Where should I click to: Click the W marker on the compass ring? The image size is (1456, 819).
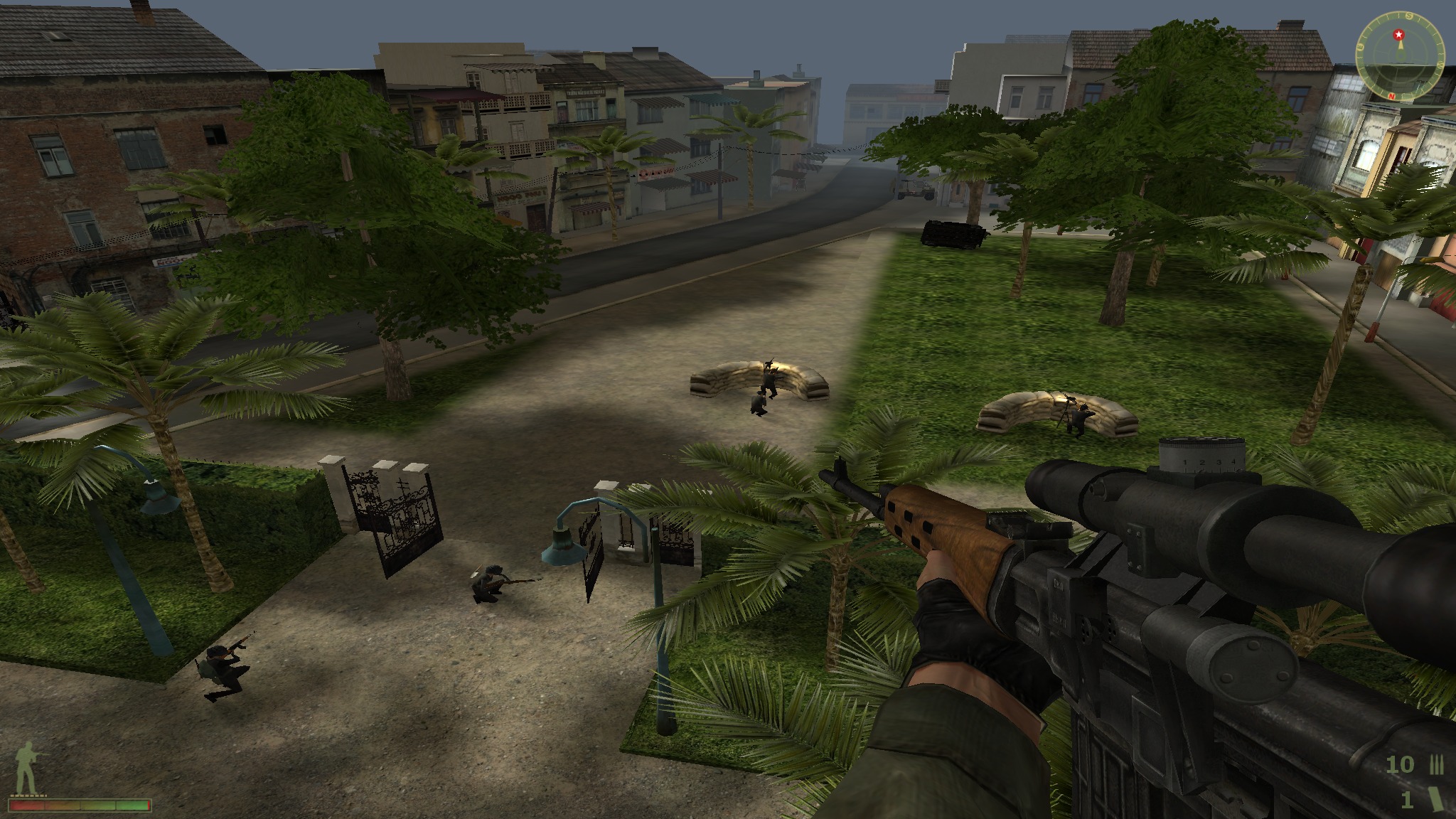pyautogui.click(x=1440, y=65)
